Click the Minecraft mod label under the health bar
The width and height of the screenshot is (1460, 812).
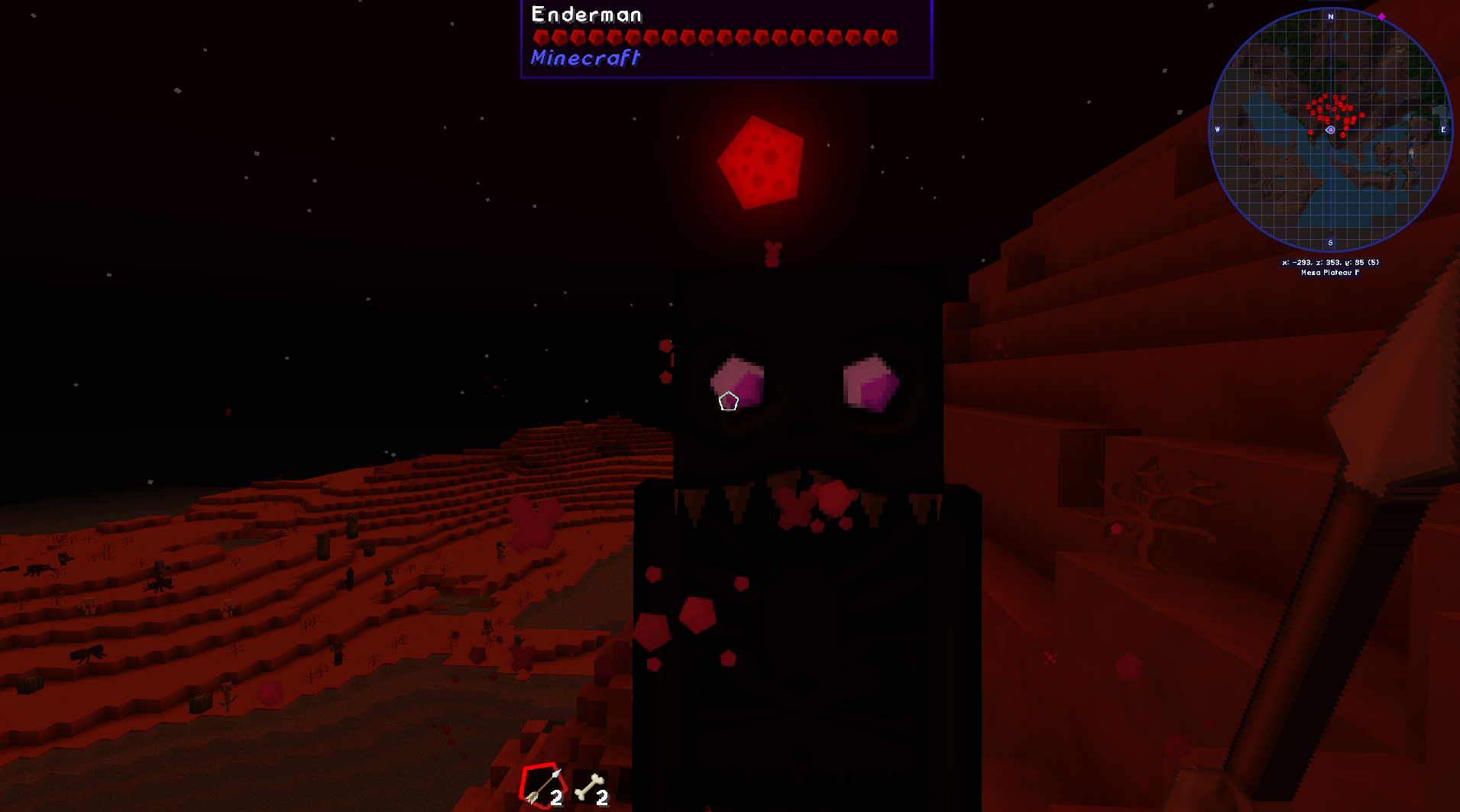584,57
